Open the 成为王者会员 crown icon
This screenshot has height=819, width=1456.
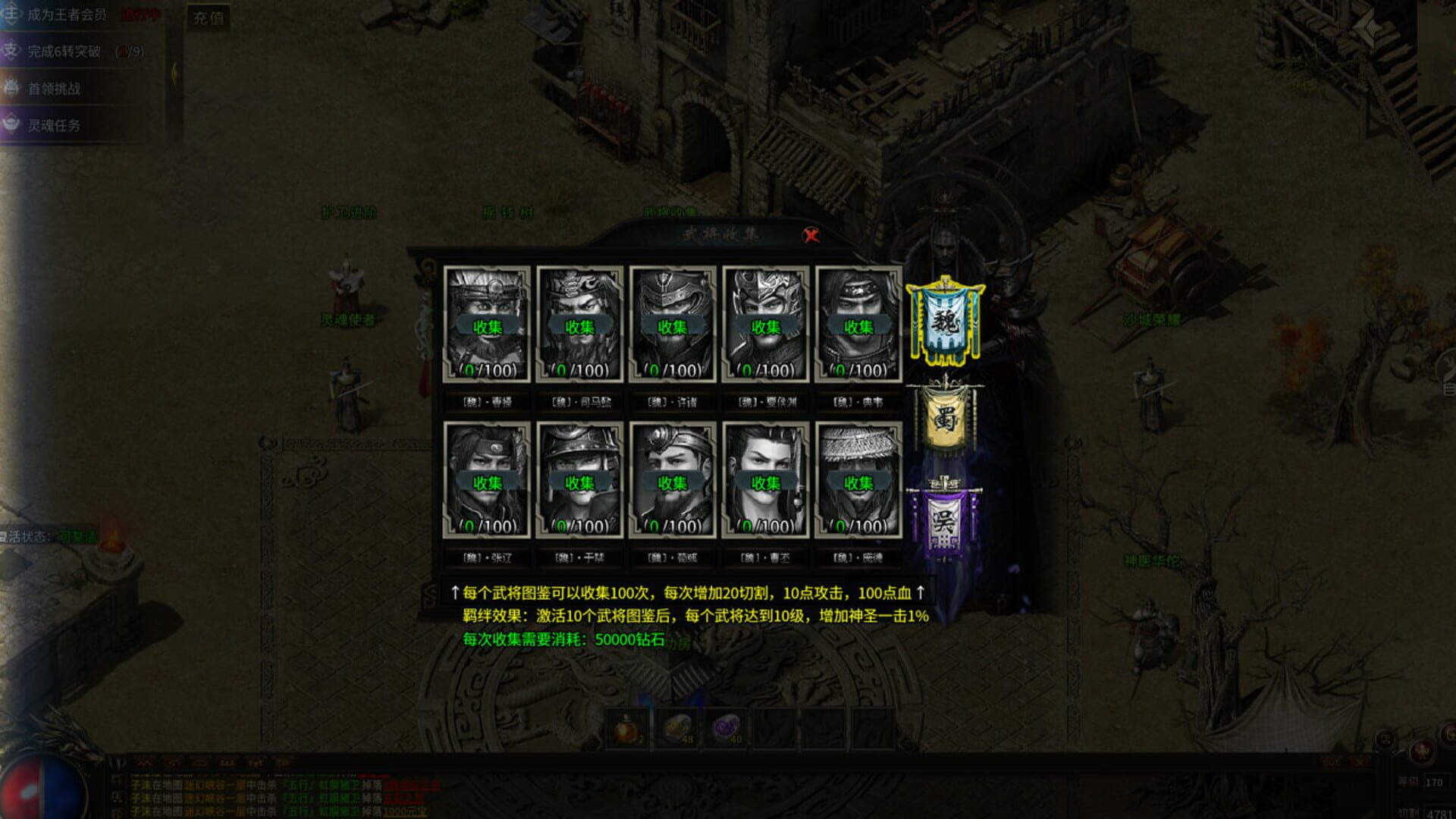(x=11, y=14)
